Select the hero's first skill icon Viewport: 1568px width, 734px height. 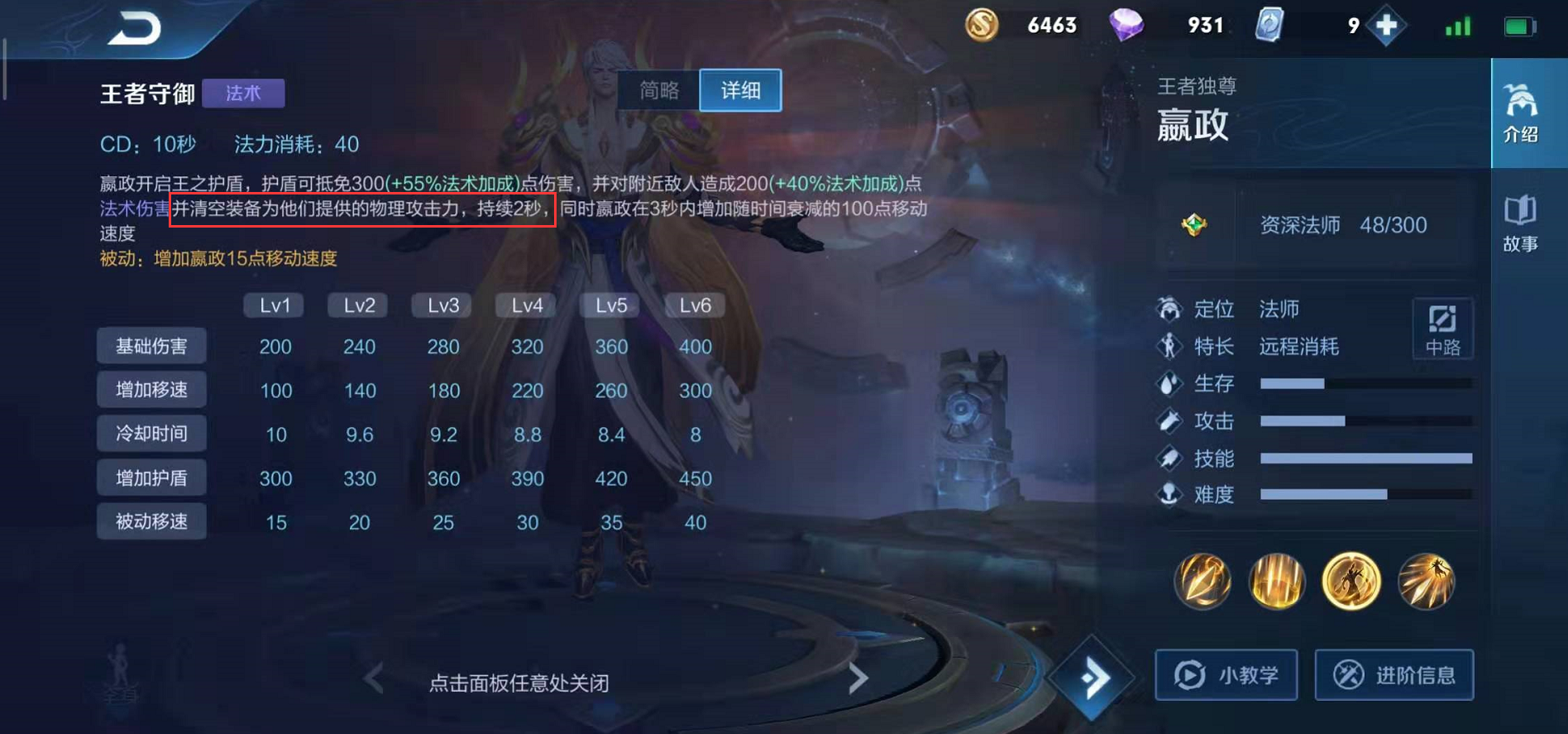(x=1203, y=582)
